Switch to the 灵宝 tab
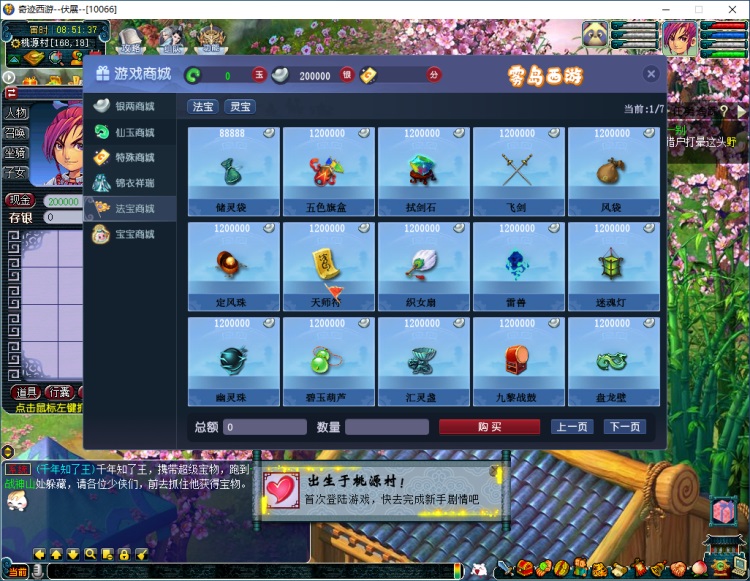This screenshot has height=581, width=750. (x=240, y=106)
